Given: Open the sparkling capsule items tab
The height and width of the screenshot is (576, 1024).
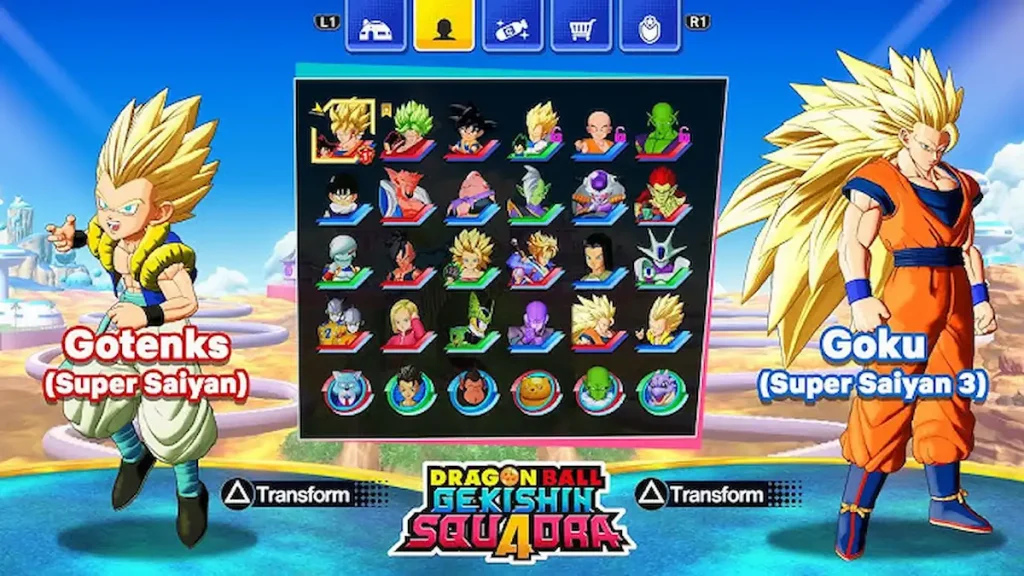Looking at the screenshot, I should 513,27.
